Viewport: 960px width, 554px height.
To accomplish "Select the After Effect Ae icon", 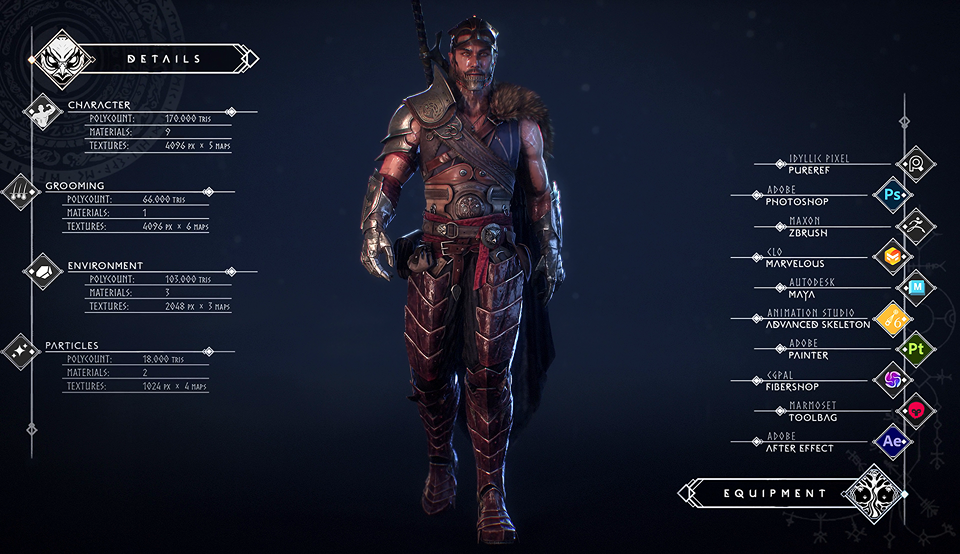I will (x=889, y=442).
